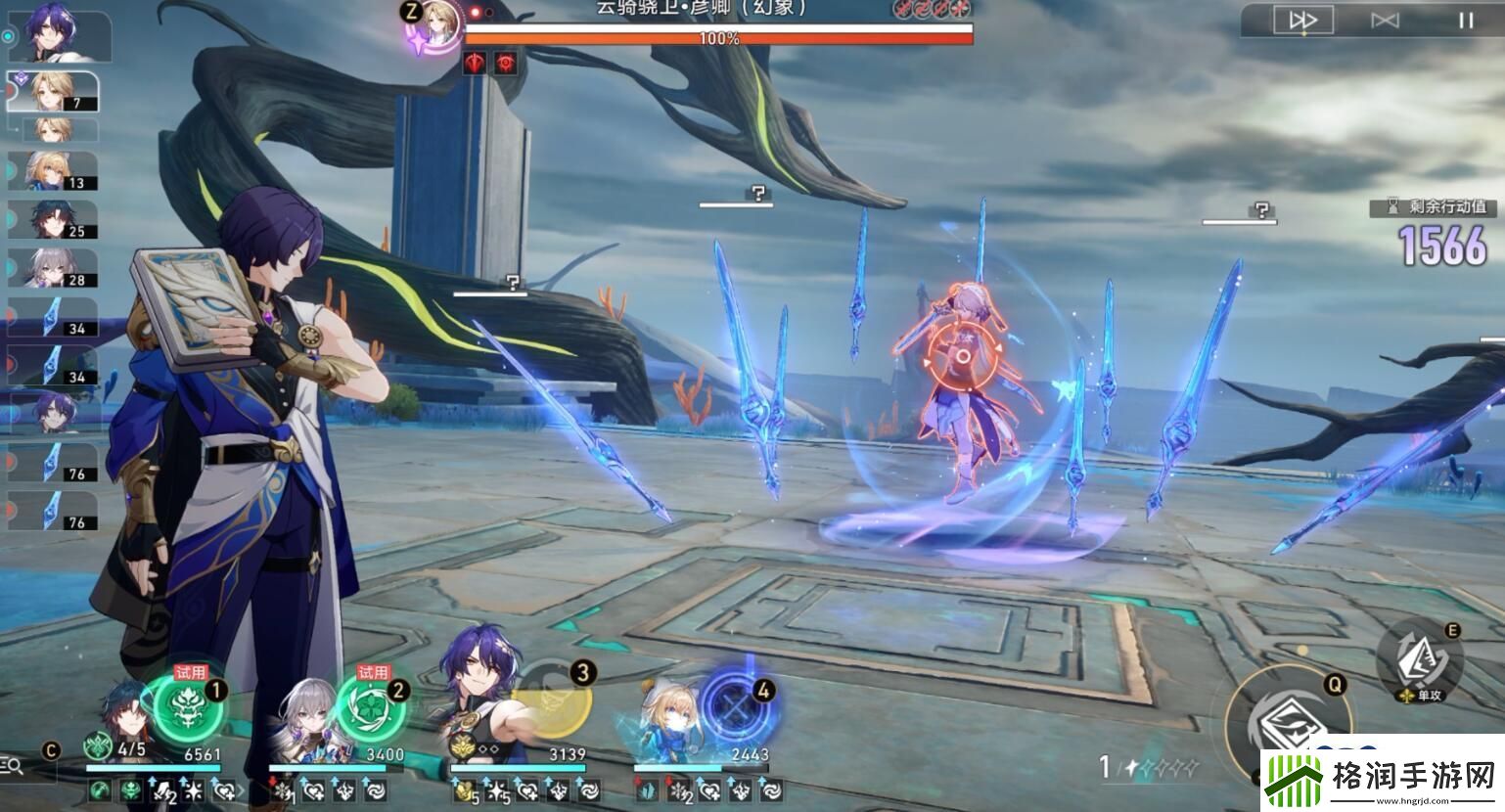Viewport: 1505px width, 812px height.
Task: Select the turn order entry with value 13
Action: [55, 170]
